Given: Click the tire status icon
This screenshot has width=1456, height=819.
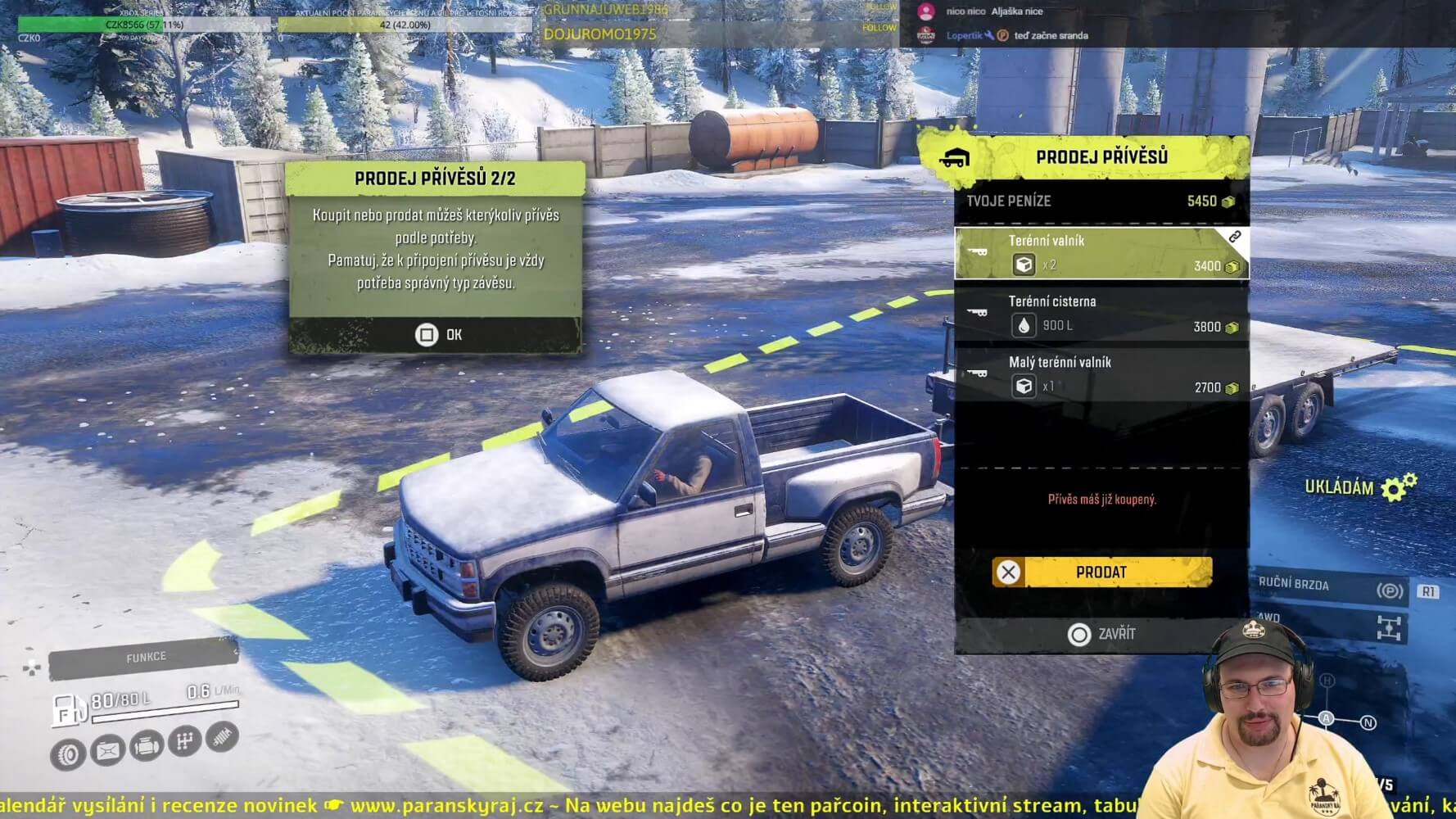Looking at the screenshot, I should 68,753.
